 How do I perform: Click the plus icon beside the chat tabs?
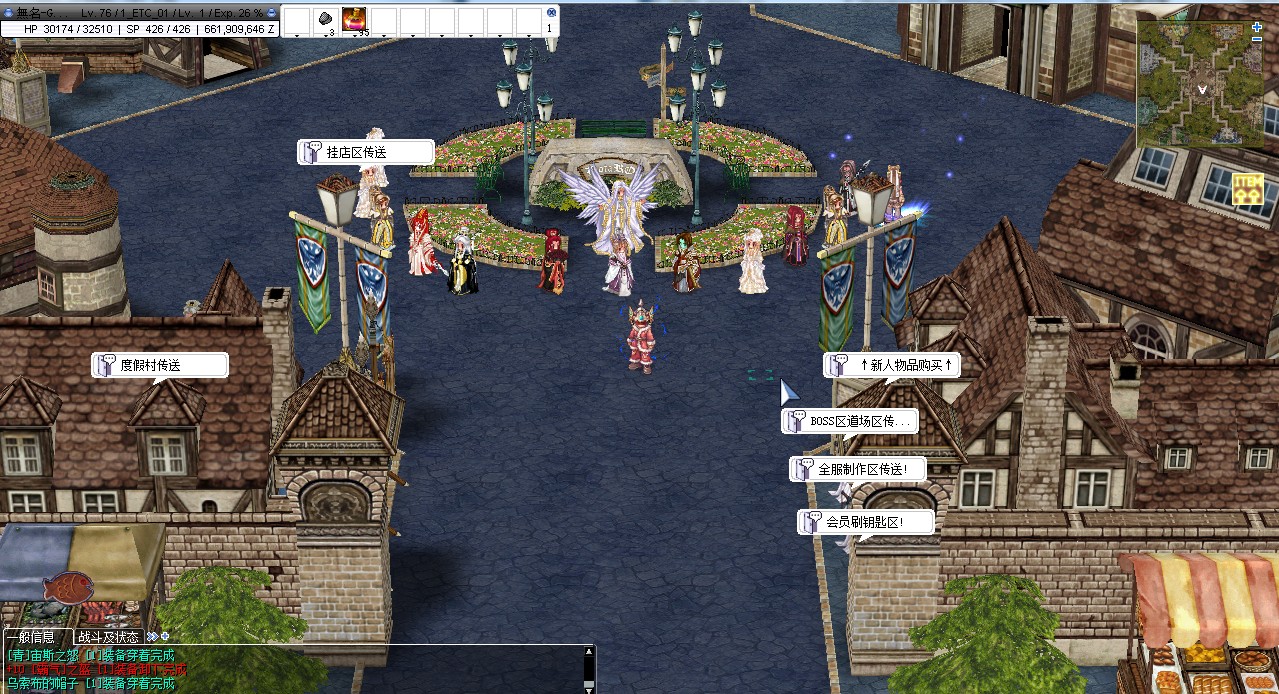(x=165, y=636)
